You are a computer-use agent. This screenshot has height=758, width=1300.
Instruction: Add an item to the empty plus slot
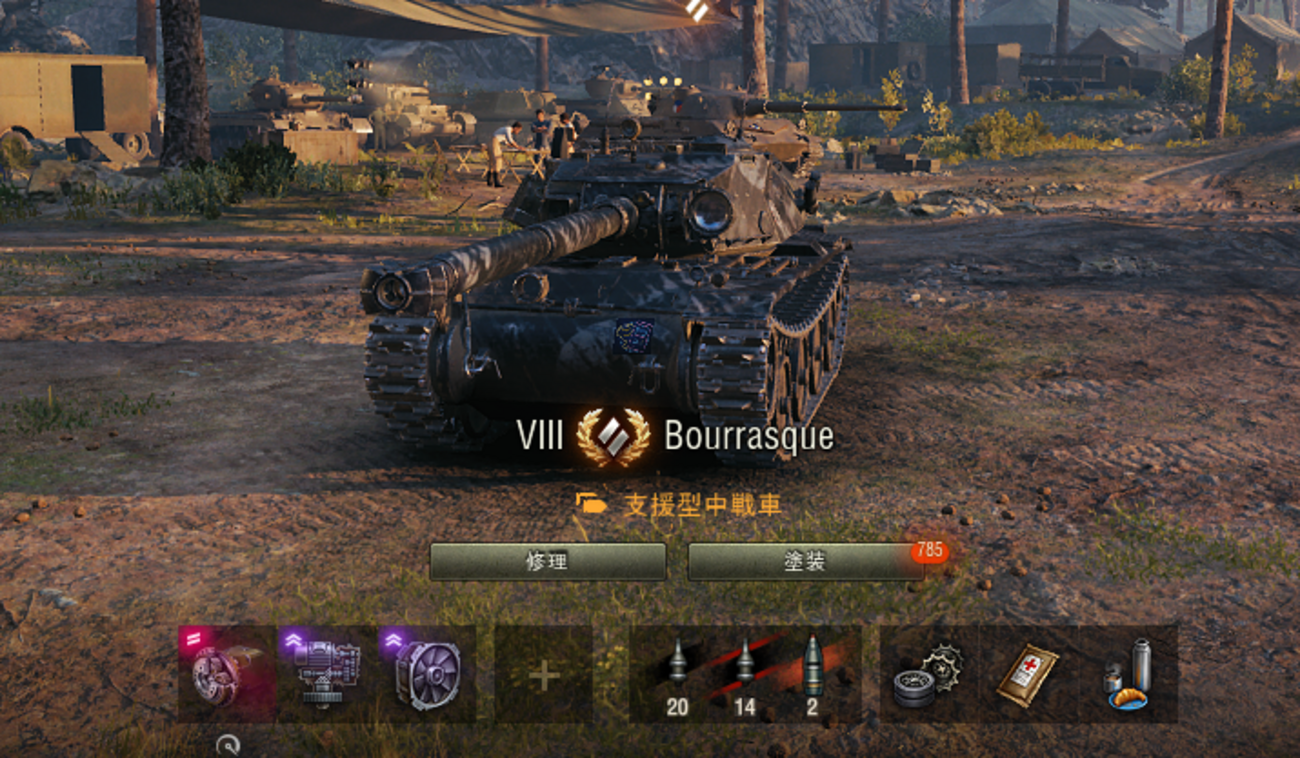pyautogui.click(x=544, y=675)
